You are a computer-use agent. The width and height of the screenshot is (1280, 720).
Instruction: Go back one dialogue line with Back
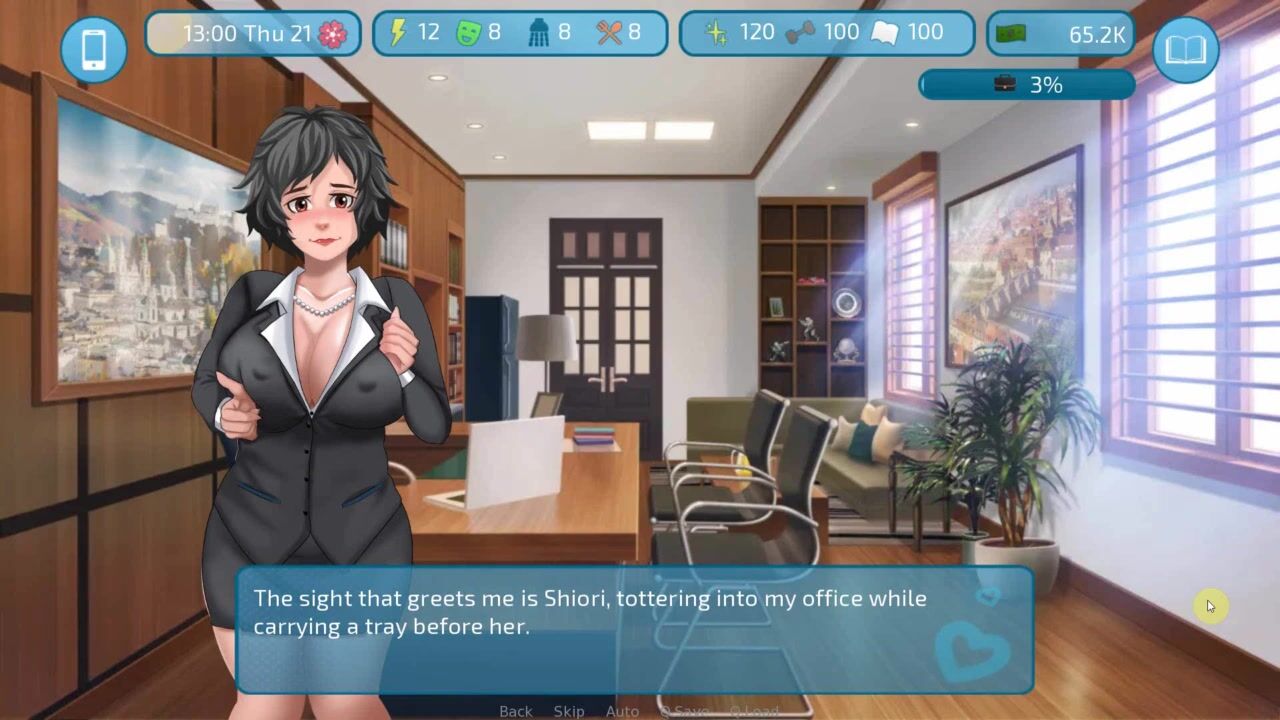(516, 711)
